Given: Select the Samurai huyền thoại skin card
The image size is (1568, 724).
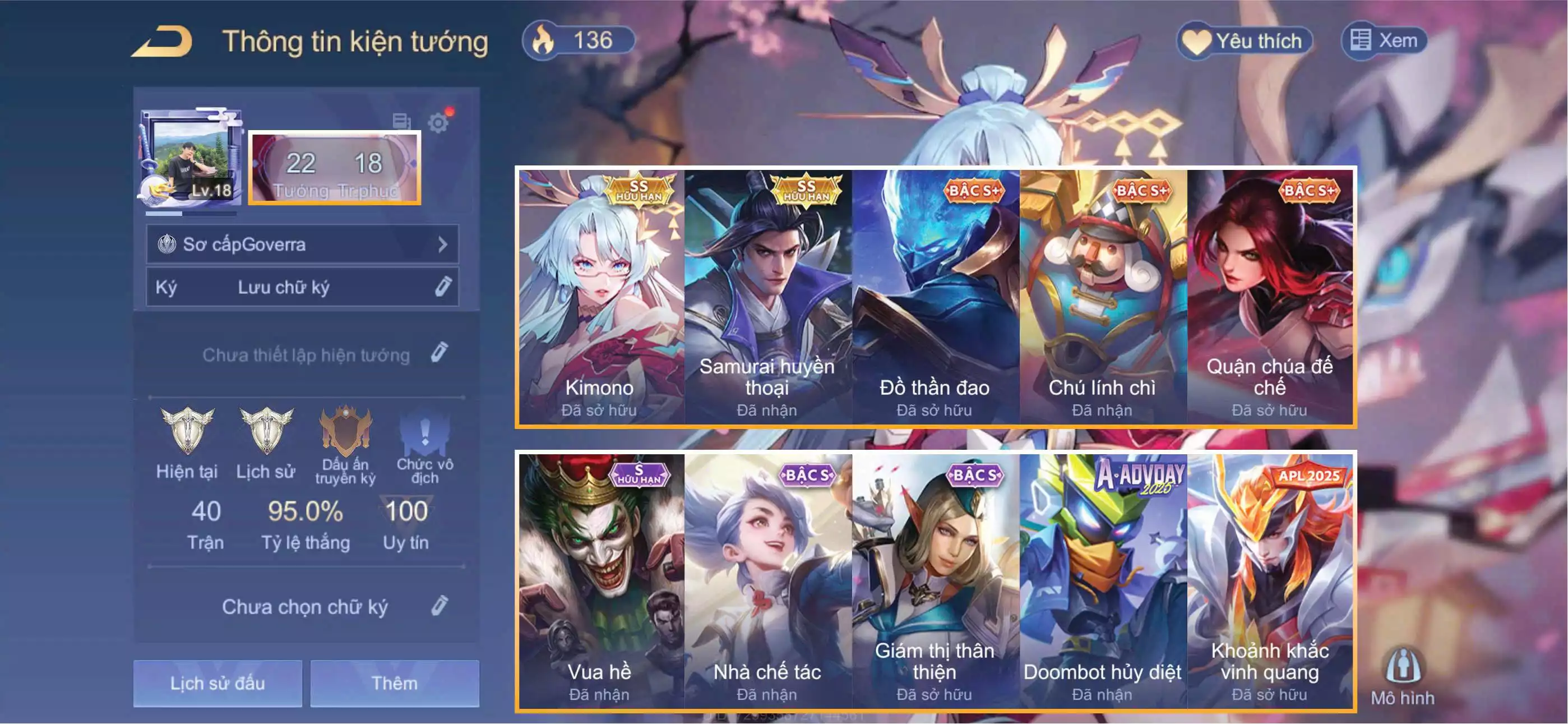Looking at the screenshot, I should pyautogui.click(x=767, y=297).
